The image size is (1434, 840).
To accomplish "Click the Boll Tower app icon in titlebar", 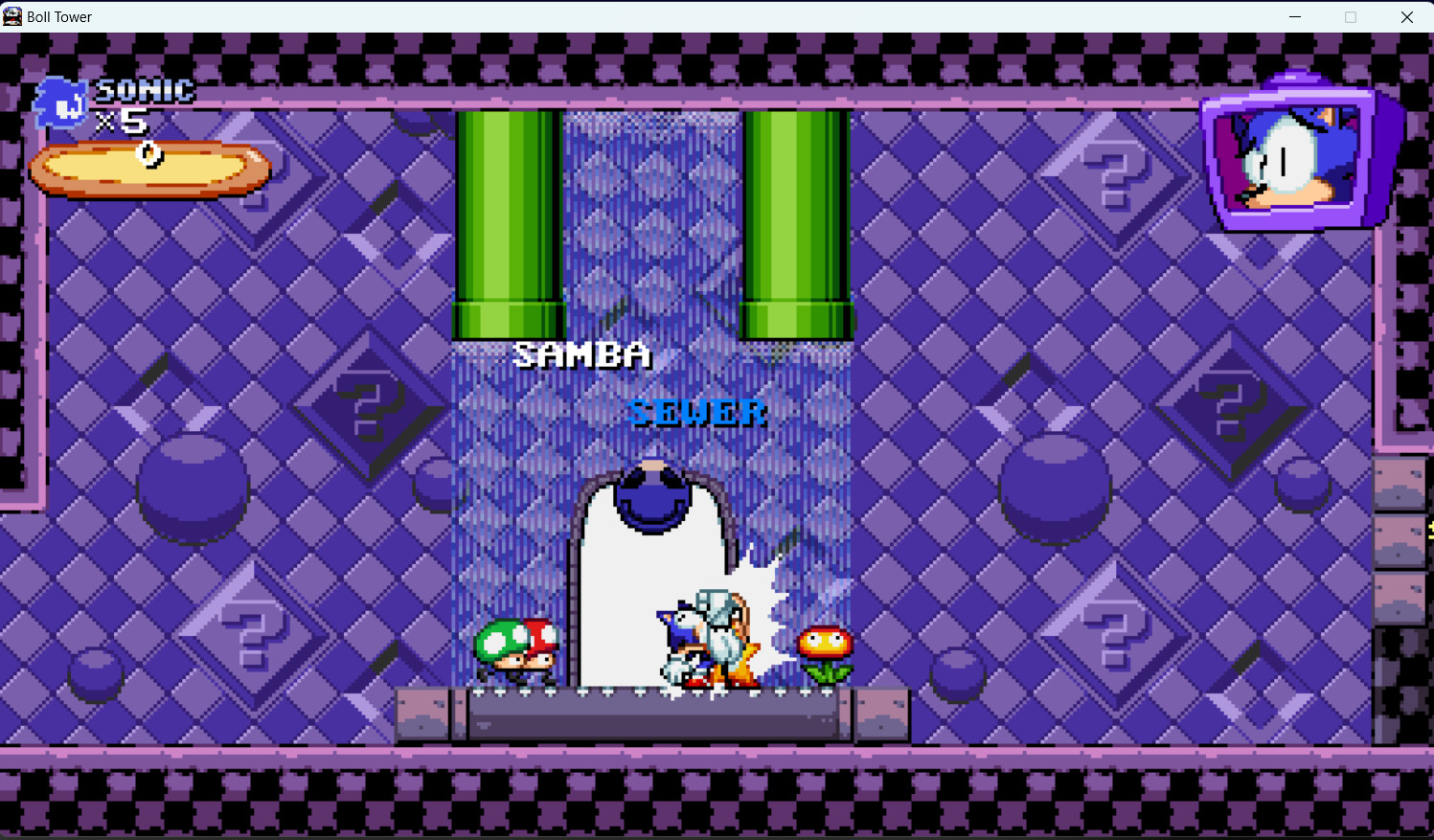I will [12, 16].
